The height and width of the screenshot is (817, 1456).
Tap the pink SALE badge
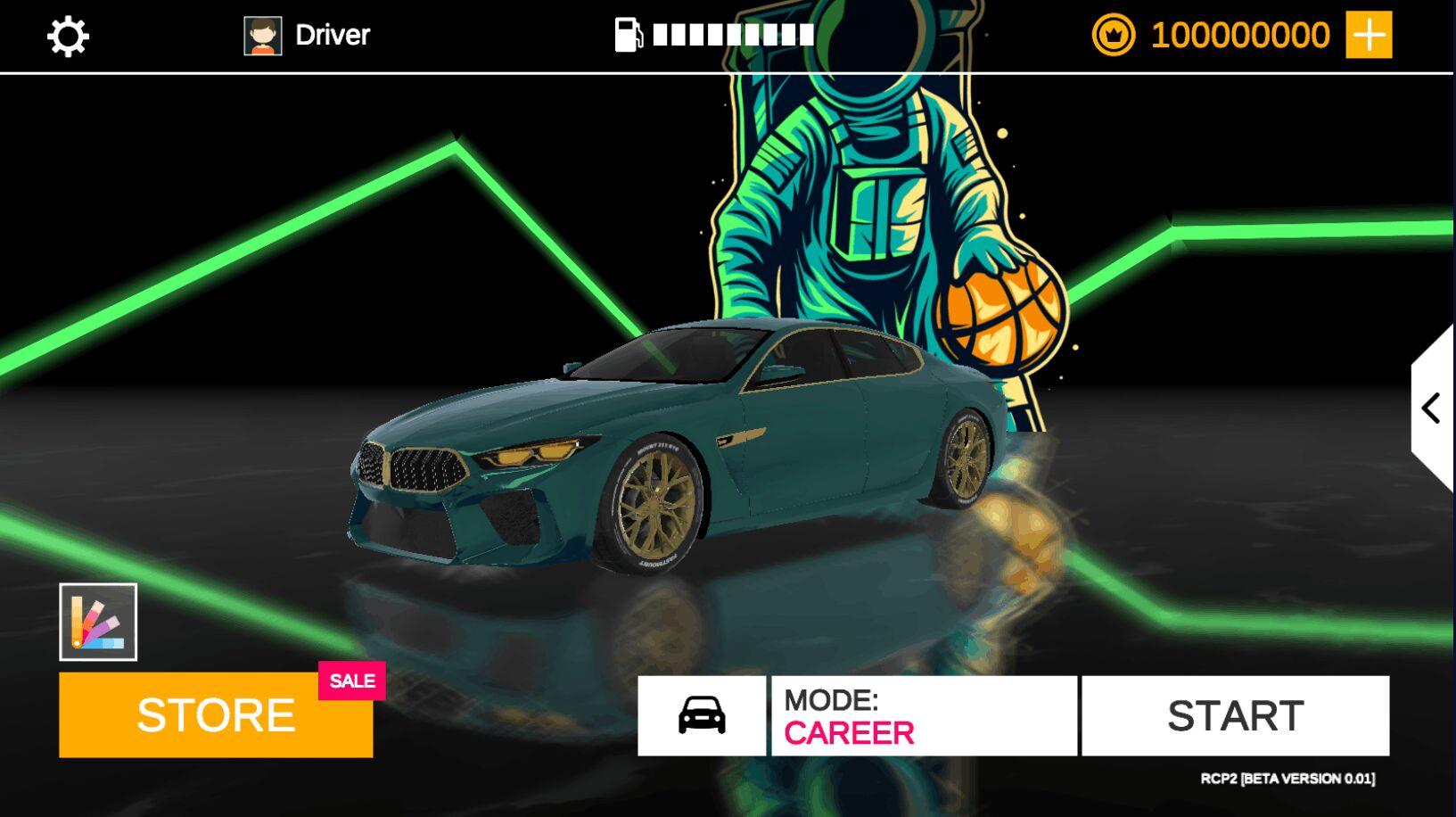[352, 681]
